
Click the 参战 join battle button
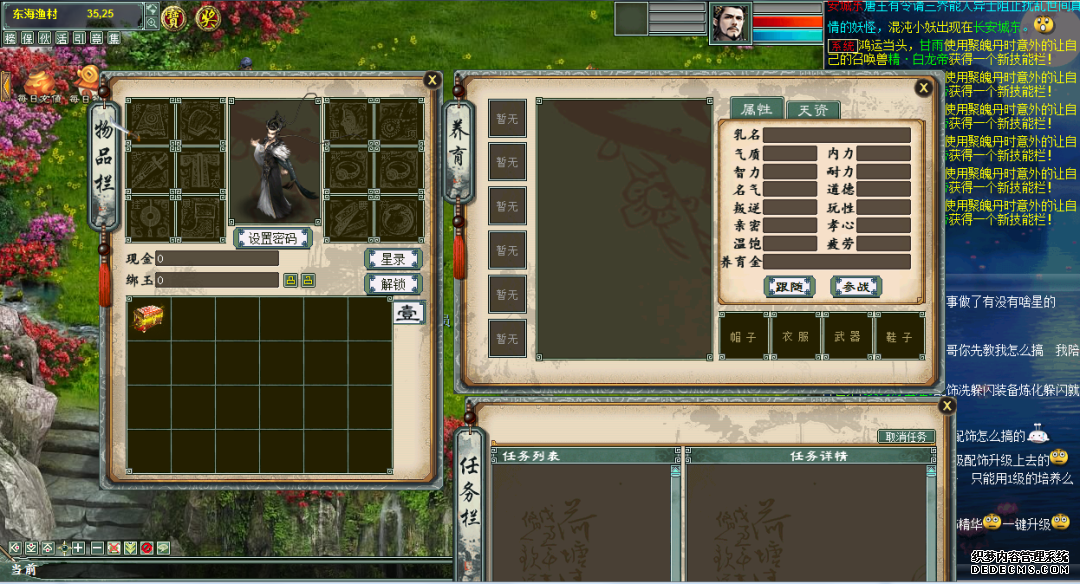(856, 287)
